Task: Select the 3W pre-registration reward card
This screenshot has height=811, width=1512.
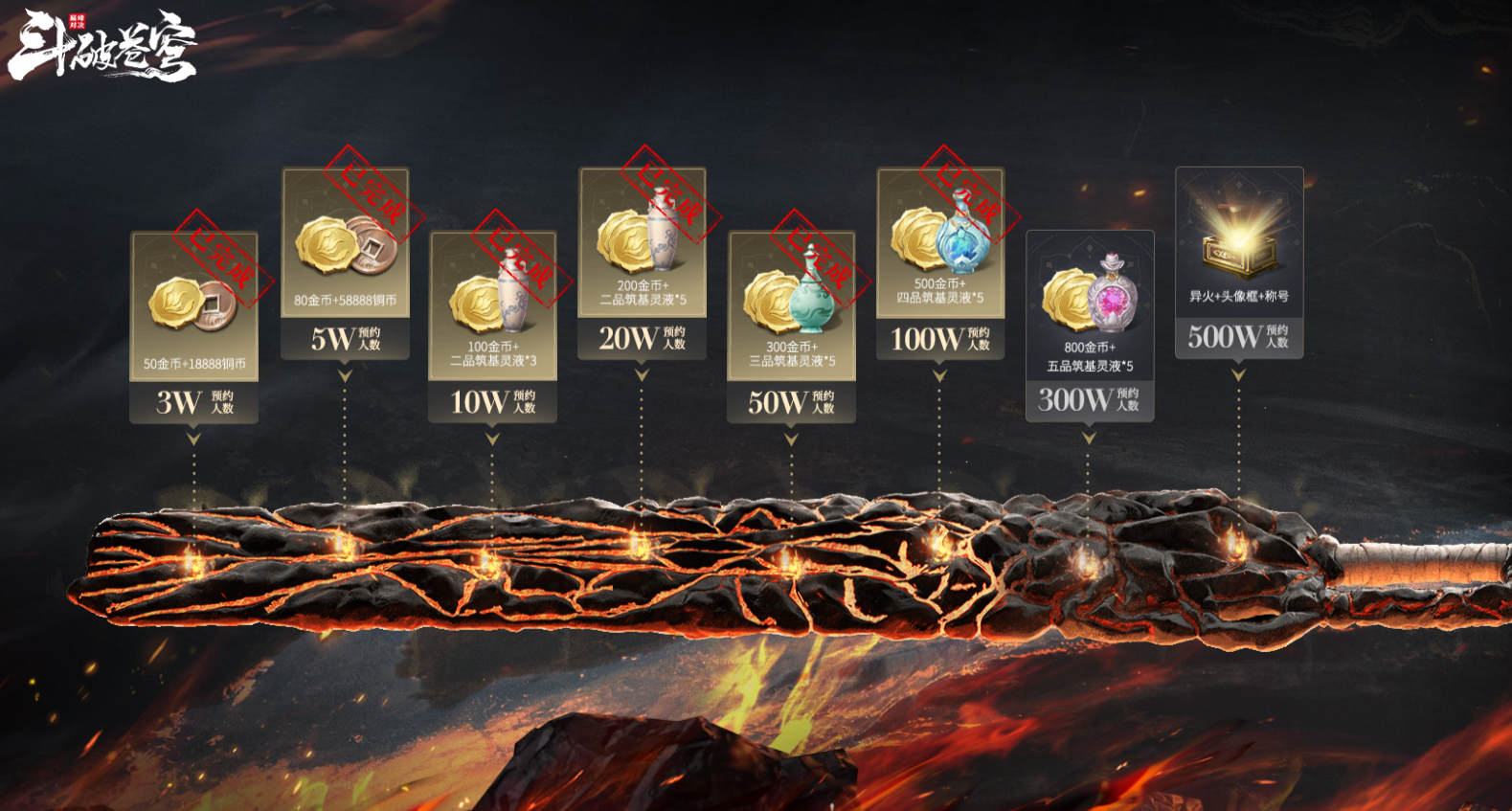Action: point(194,326)
